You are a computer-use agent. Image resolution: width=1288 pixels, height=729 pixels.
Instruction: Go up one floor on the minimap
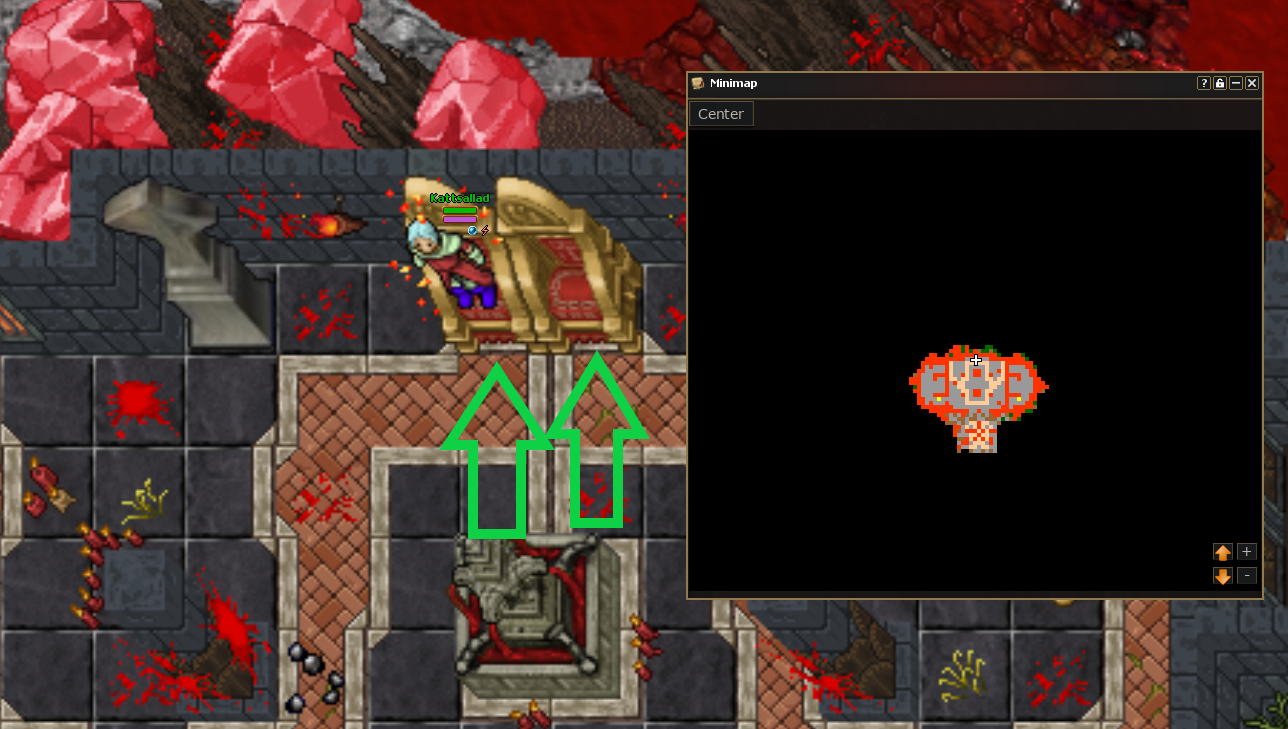click(x=1222, y=552)
